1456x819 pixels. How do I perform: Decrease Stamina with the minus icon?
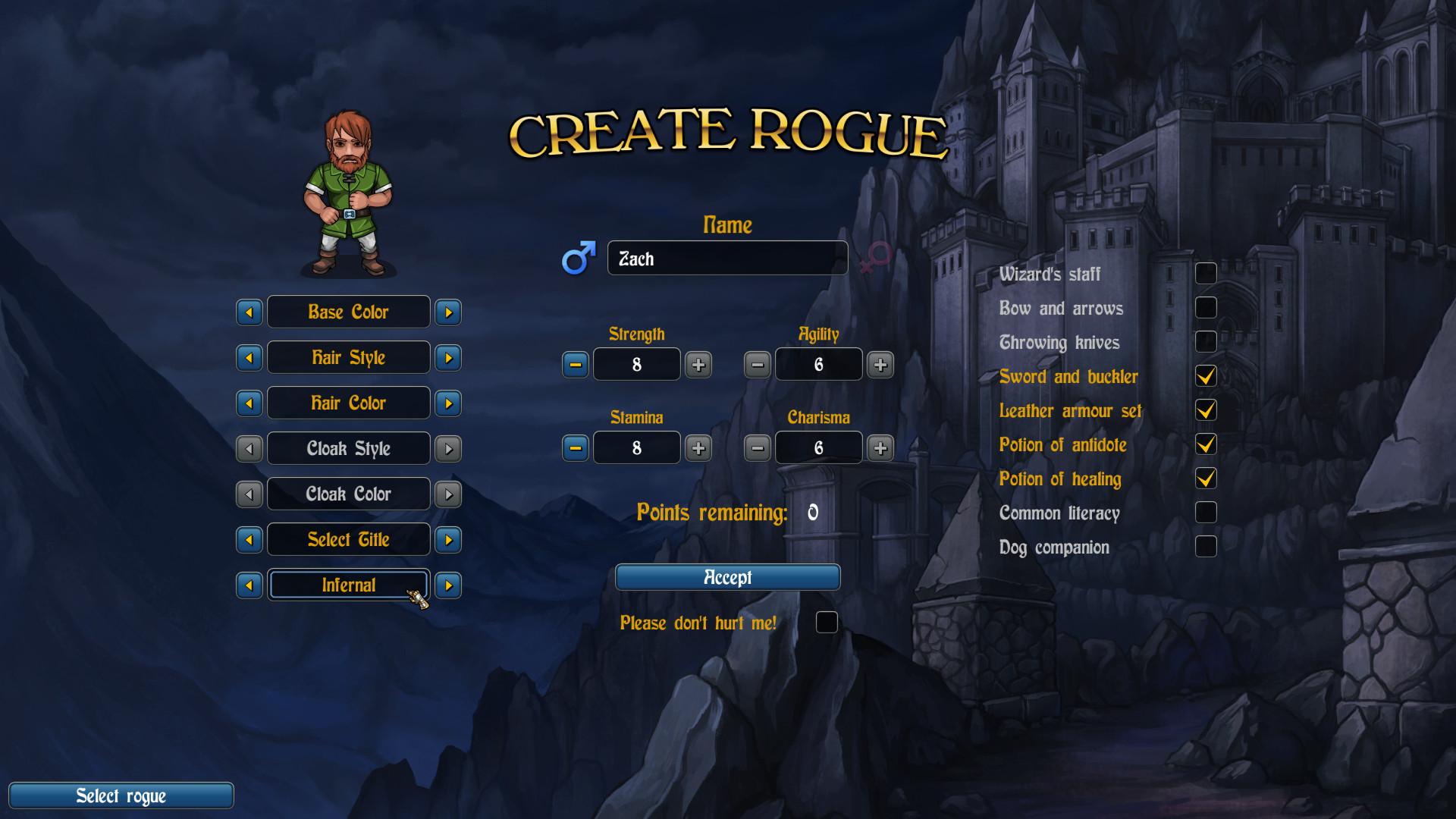click(x=575, y=448)
